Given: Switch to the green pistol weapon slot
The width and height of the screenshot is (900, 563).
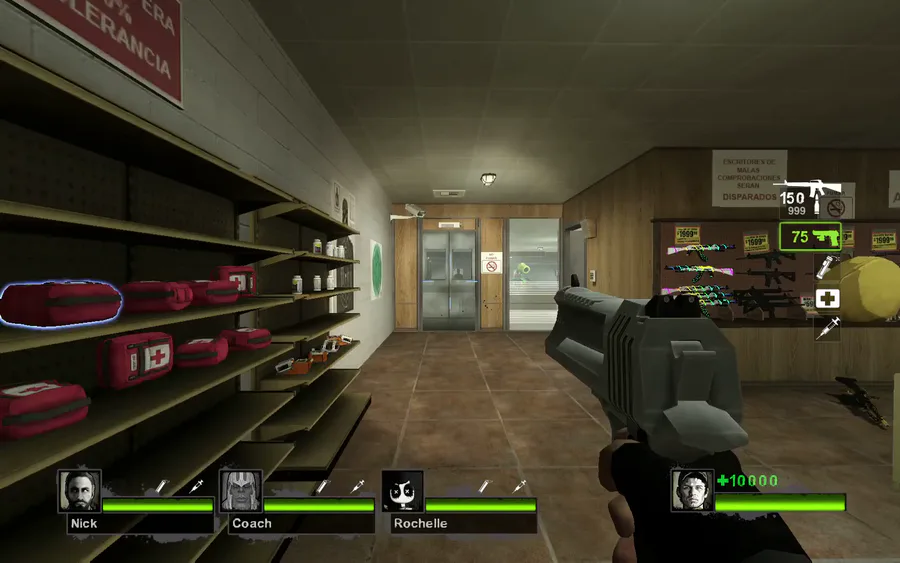Looking at the screenshot, I should point(810,237).
